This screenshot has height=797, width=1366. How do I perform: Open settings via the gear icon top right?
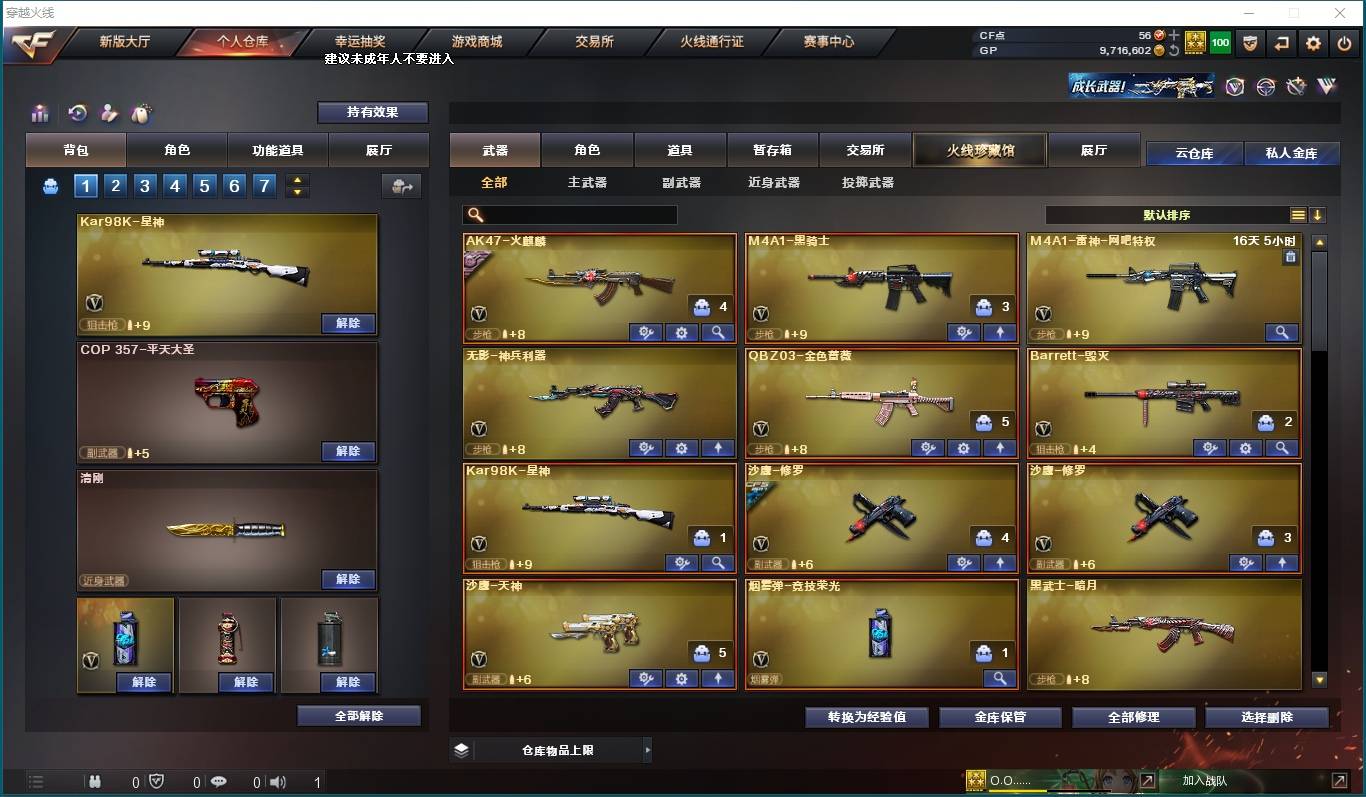click(x=1313, y=43)
